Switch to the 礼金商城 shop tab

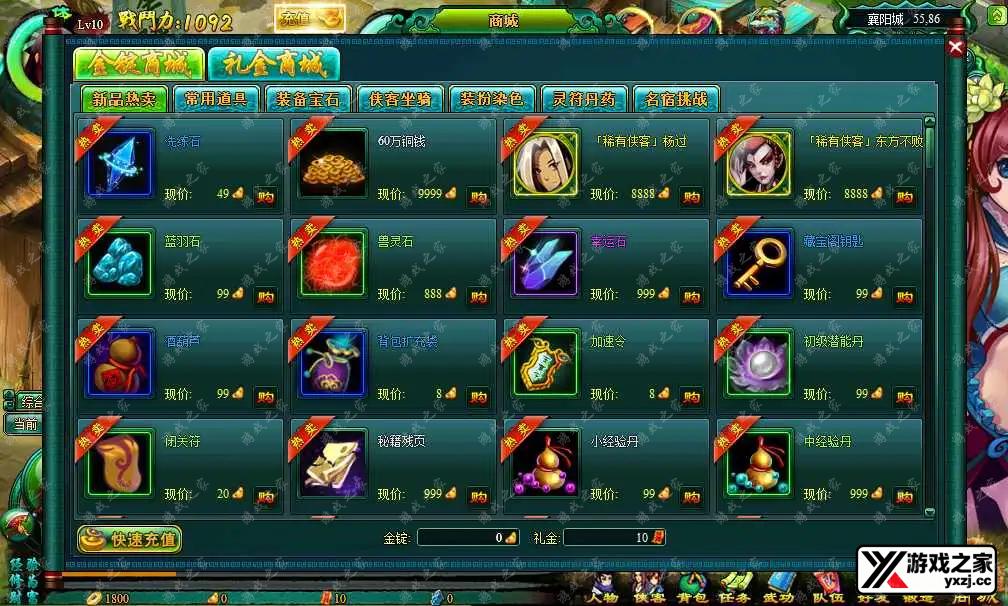pyautogui.click(x=273, y=64)
